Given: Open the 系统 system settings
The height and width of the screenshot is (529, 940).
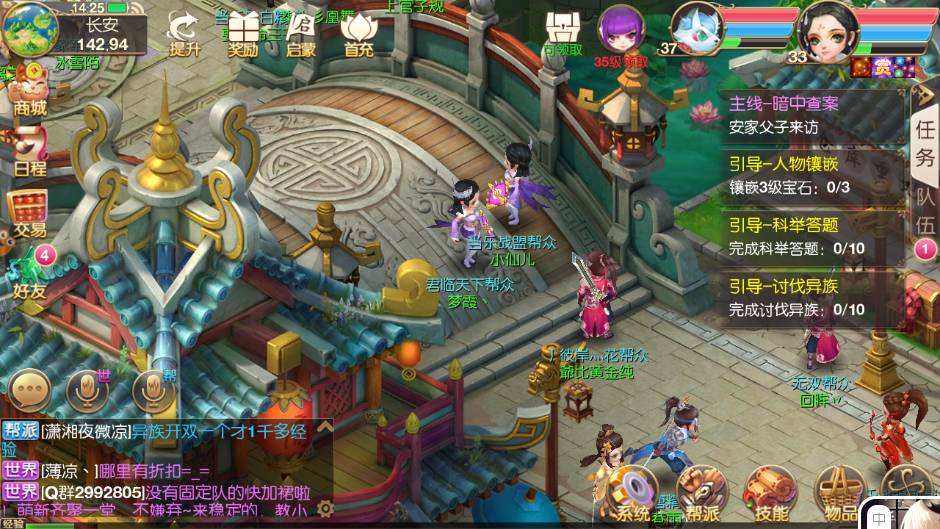Looking at the screenshot, I should pyautogui.click(x=633, y=494).
